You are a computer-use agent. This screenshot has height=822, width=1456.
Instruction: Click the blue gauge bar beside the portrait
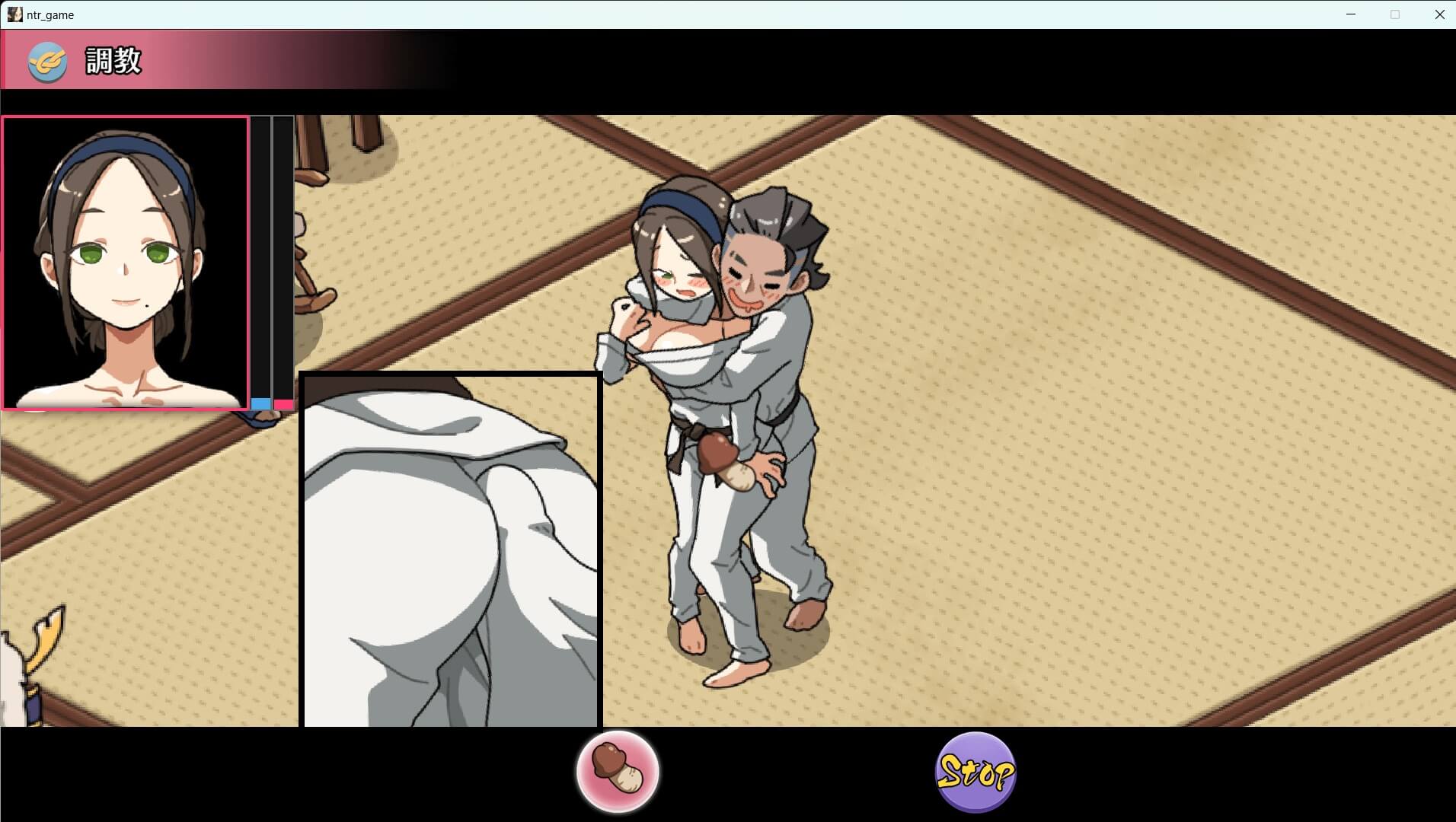(262, 404)
